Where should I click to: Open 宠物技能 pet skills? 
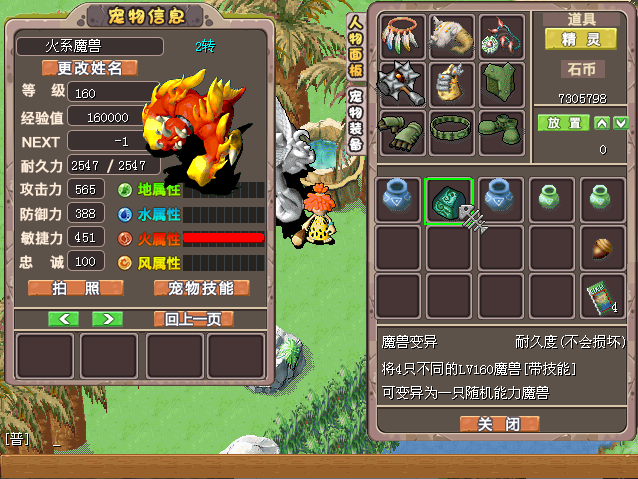(201, 288)
